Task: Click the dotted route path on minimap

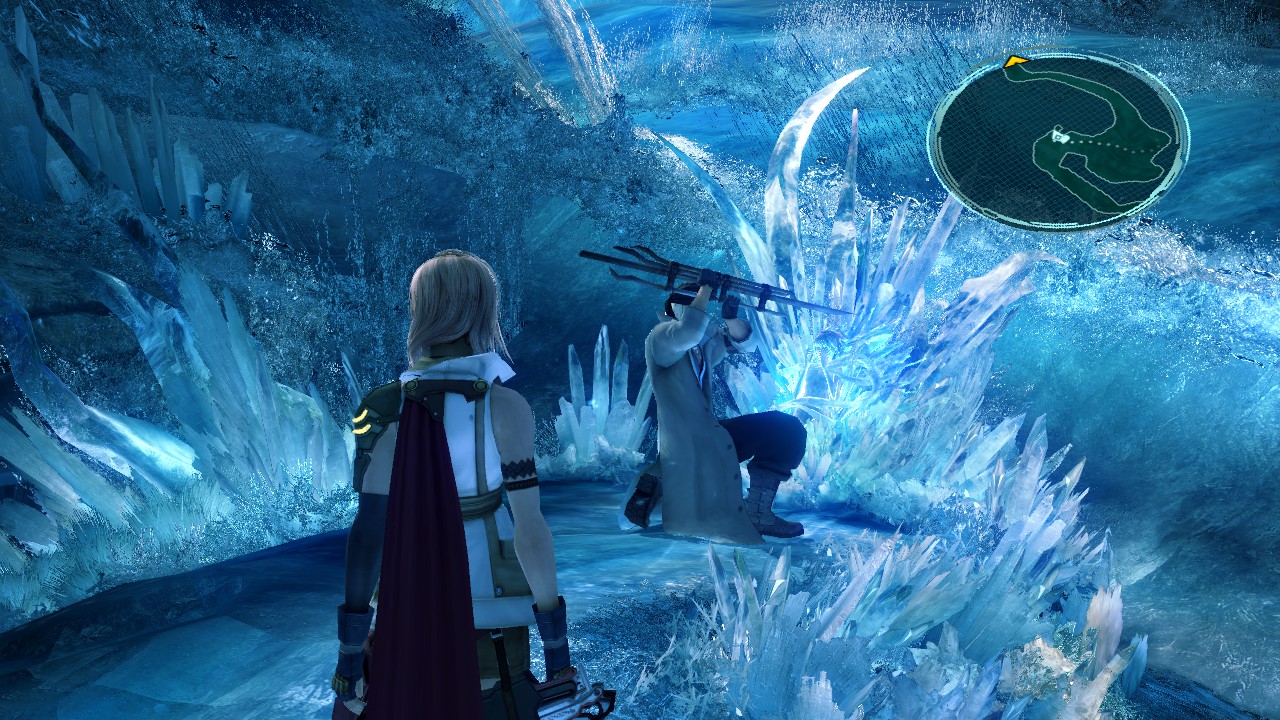Action: [1110, 149]
